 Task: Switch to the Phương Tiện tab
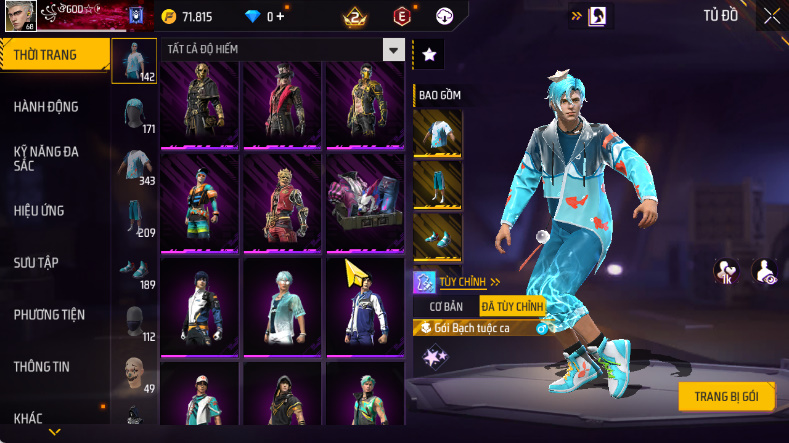tap(46, 314)
